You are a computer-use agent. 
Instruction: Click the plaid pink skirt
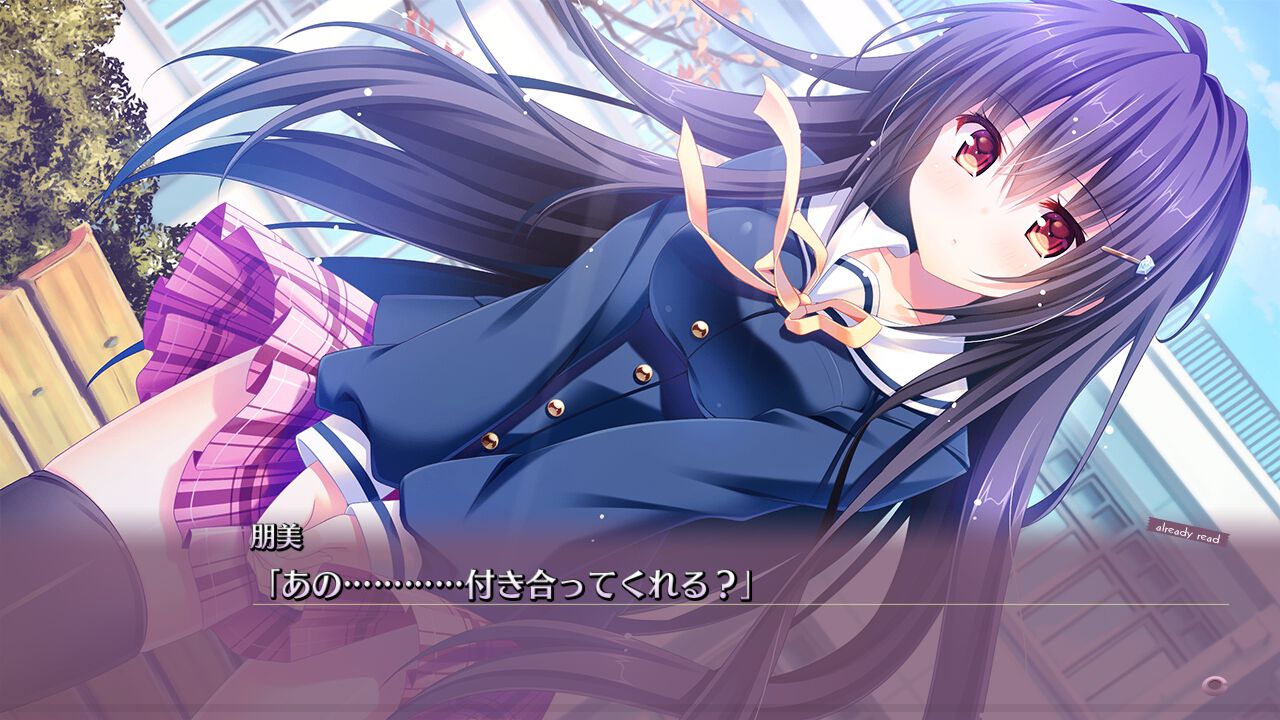coord(240,350)
